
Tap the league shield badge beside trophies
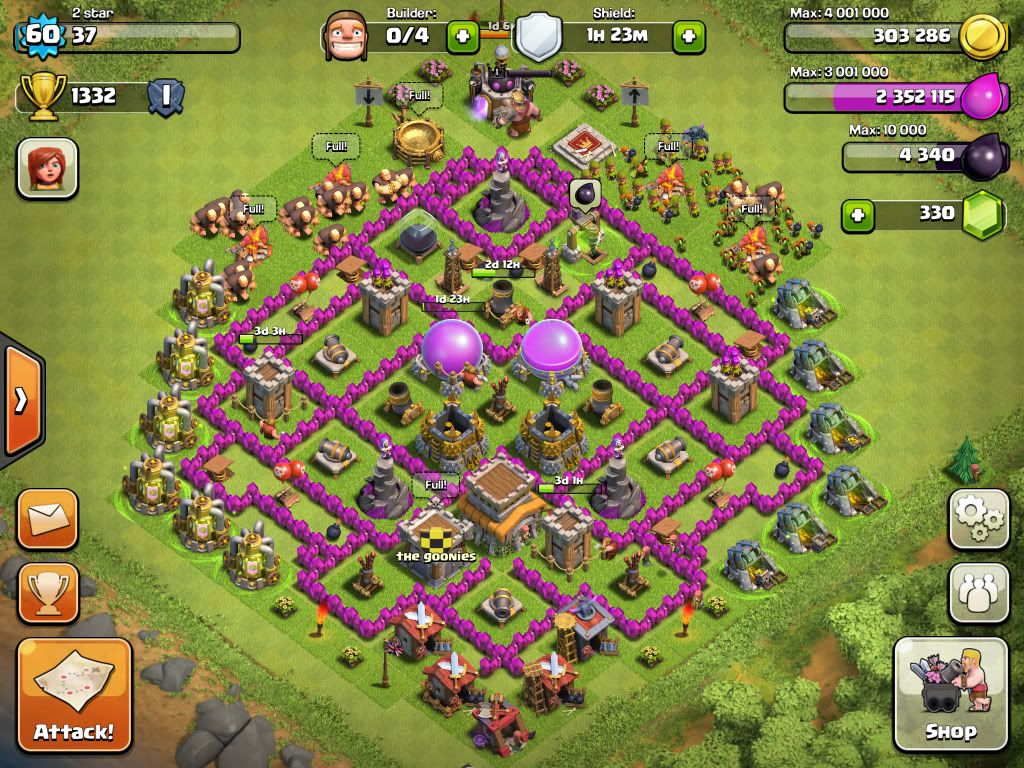coord(165,96)
